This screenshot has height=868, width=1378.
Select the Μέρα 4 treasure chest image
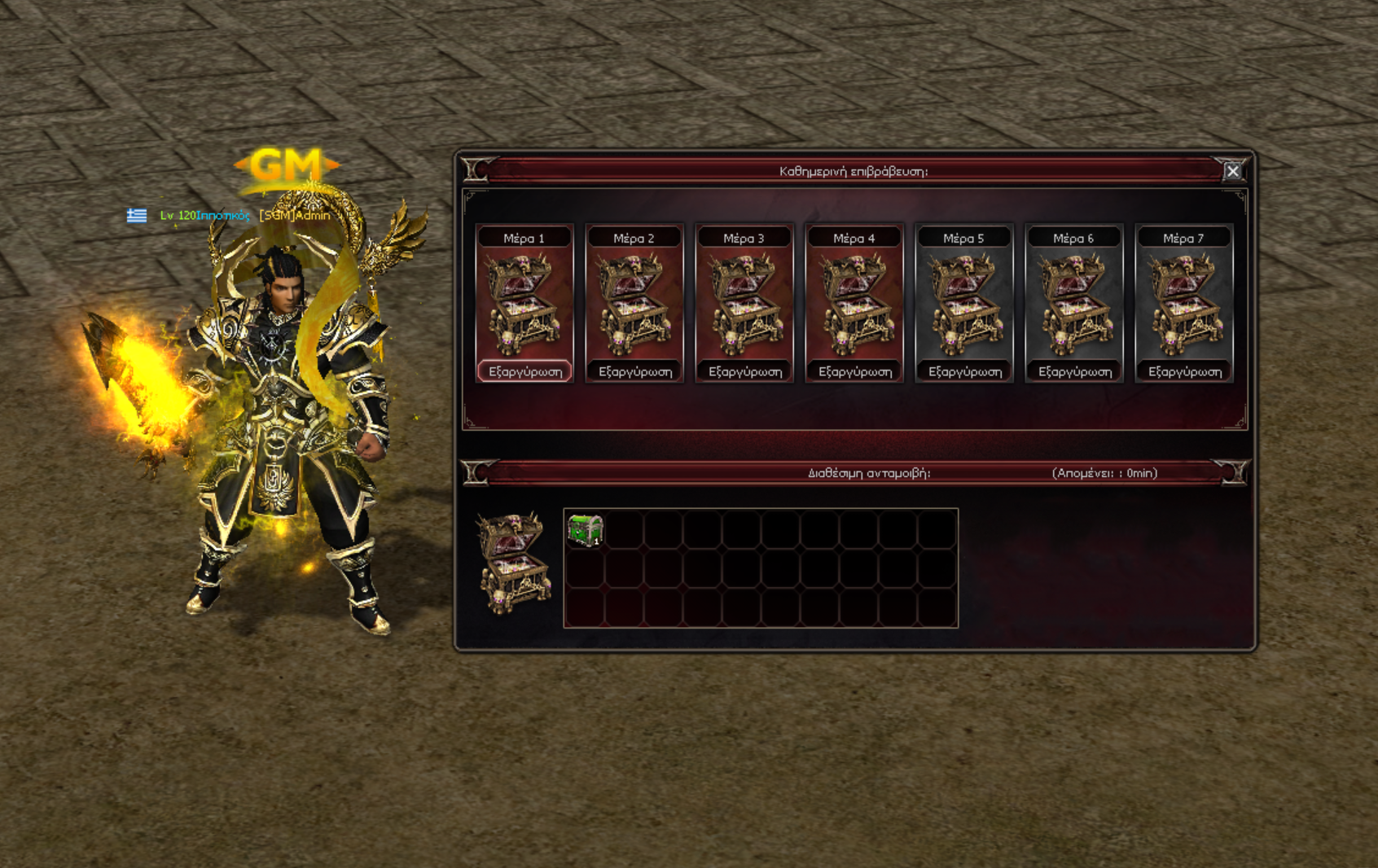pyautogui.click(x=854, y=305)
